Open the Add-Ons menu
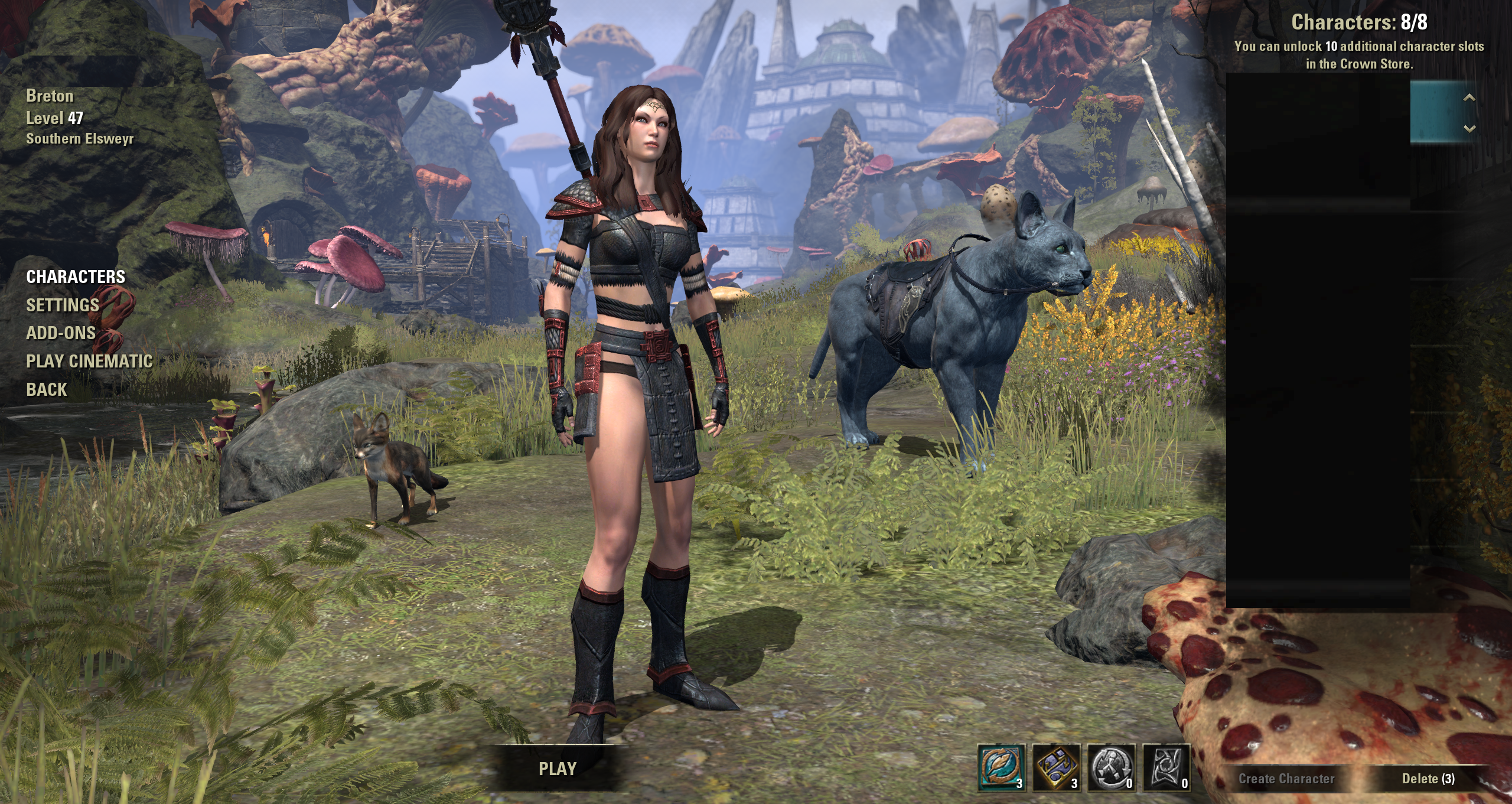Image resolution: width=1512 pixels, height=804 pixels. pos(61,333)
